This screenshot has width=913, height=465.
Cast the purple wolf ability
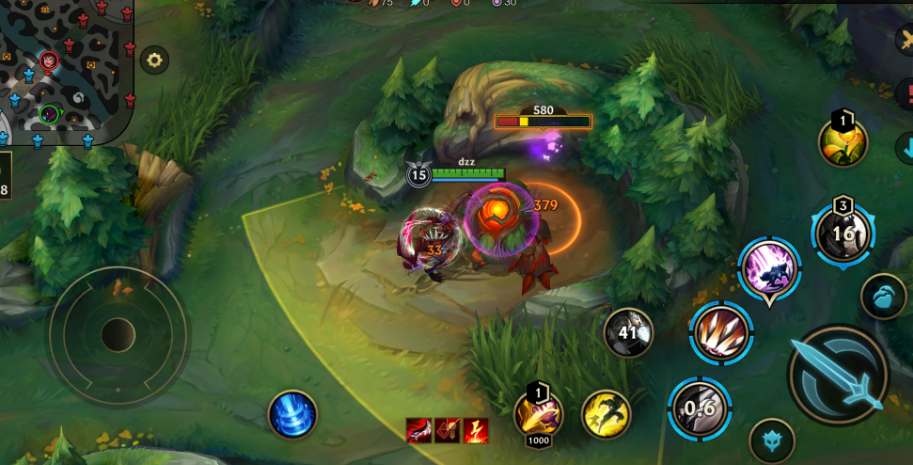[x=769, y=268]
